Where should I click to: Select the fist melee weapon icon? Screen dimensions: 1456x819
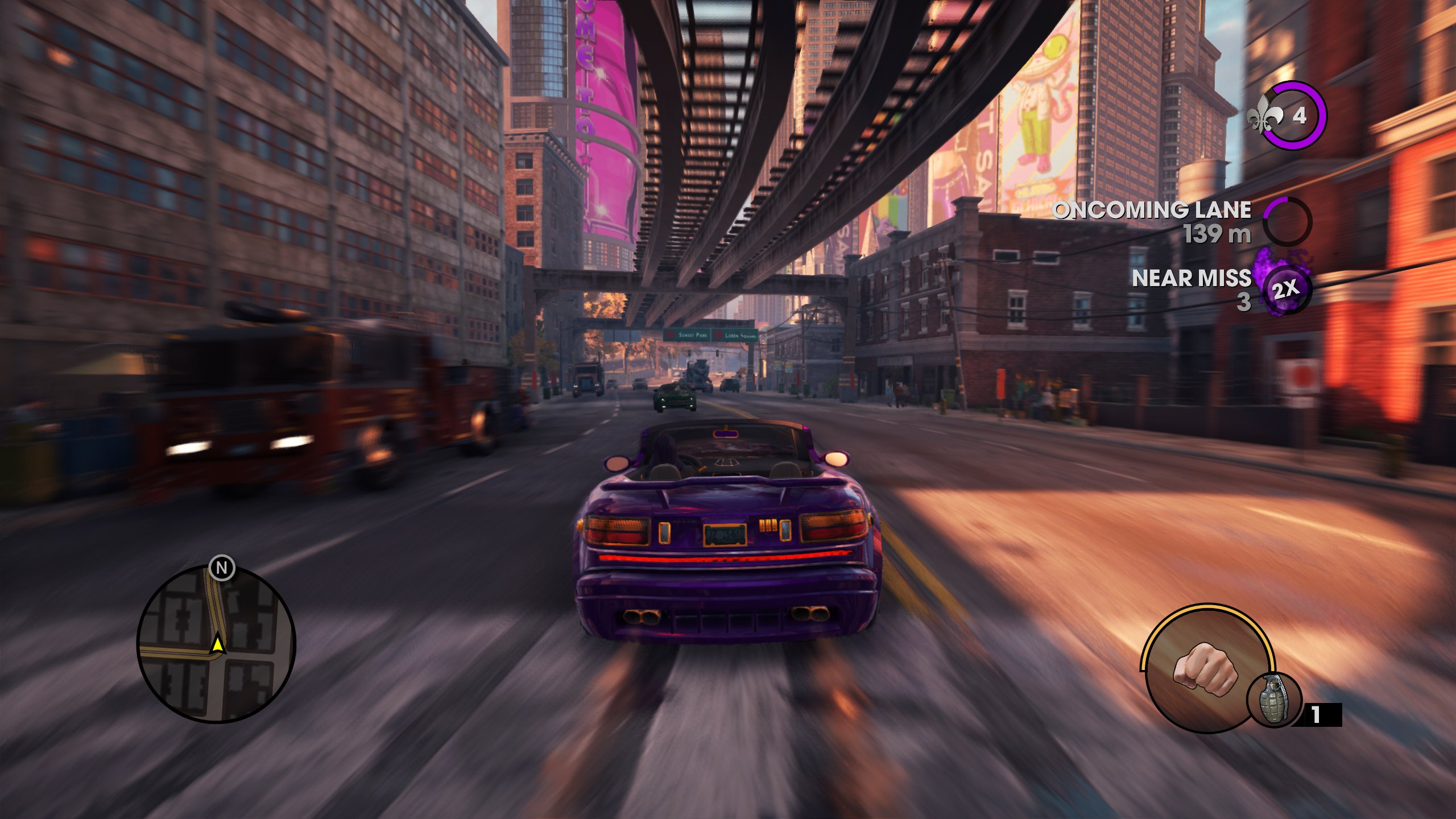click(1205, 669)
